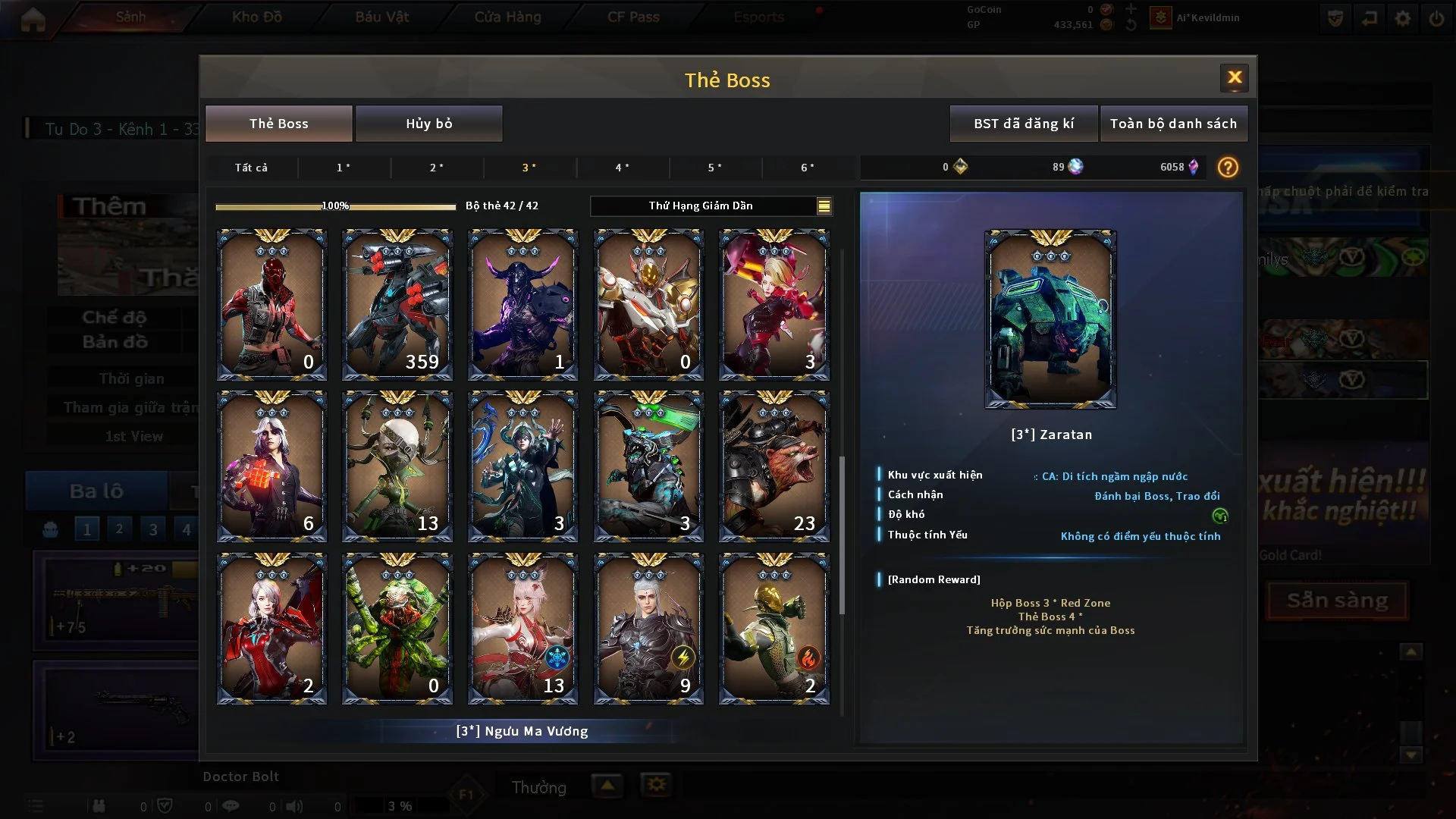Filter cards by 1 star
This screenshot has height=819, width=1456.
[344, 168]
